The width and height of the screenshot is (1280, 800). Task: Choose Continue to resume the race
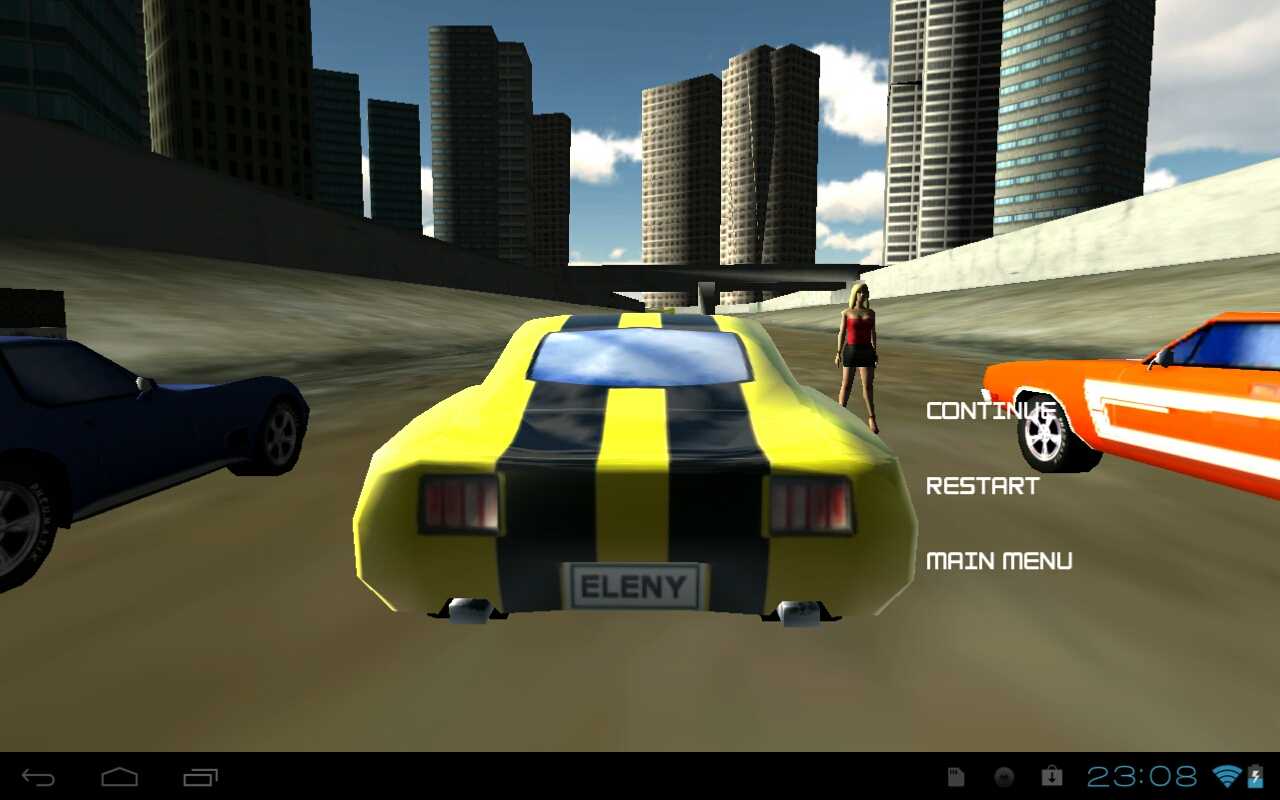click(x=990, y=410)
